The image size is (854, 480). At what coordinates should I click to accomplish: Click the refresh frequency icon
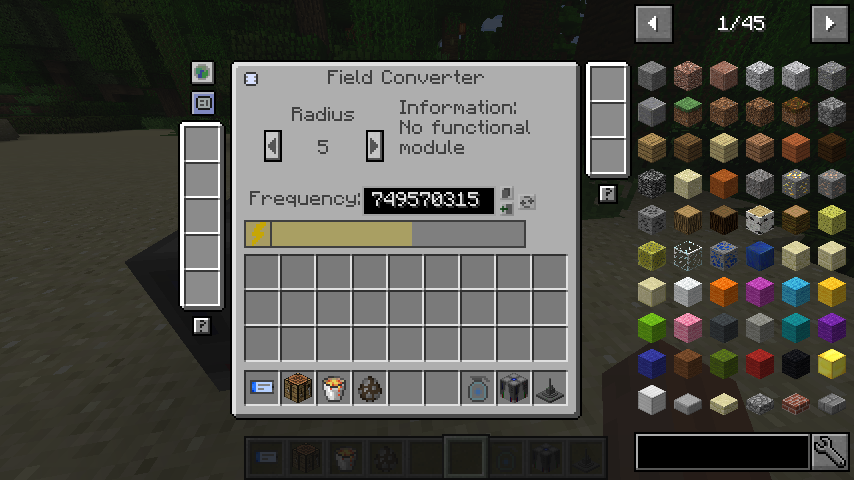click(x=528, y=201)
